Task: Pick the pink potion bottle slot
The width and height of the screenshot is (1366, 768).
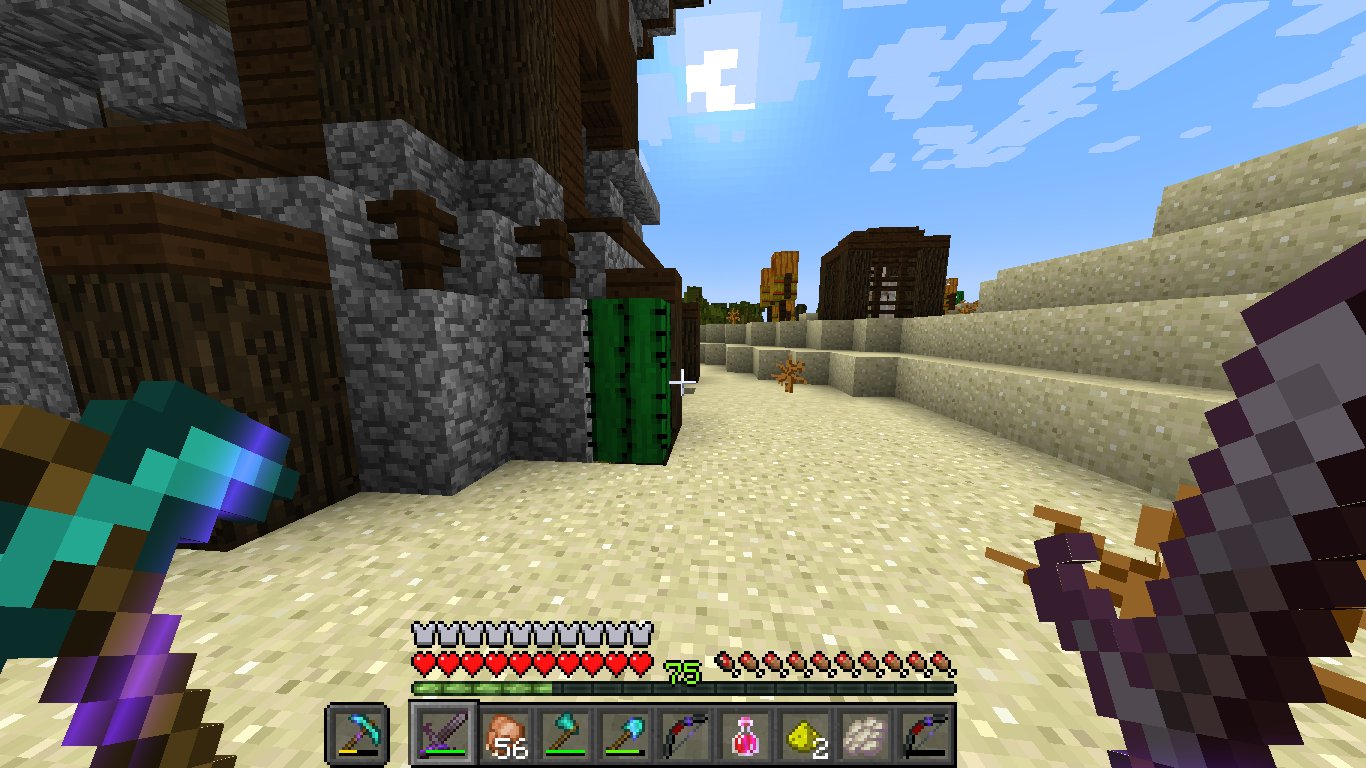Action: point(743,735)
